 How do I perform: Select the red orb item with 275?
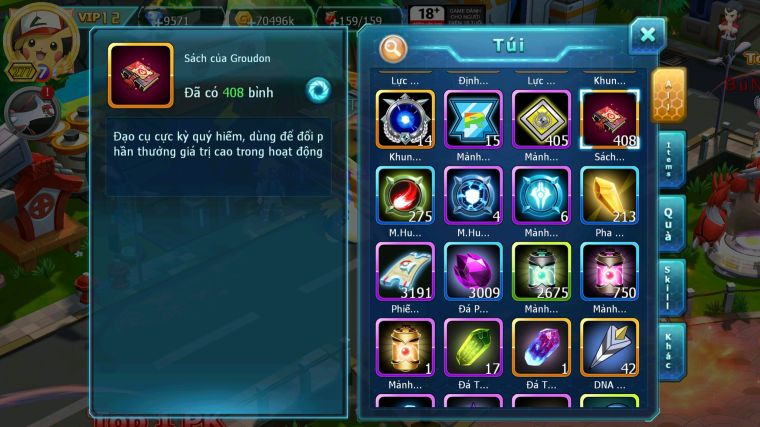coord(405,195)
